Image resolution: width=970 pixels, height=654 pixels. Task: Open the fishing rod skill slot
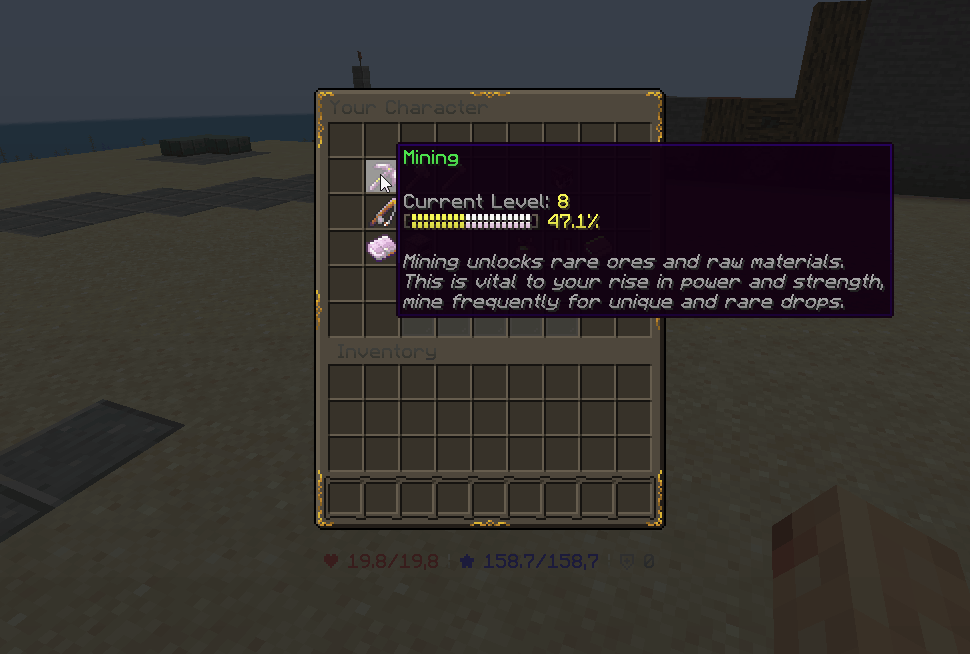click(381, 212)
